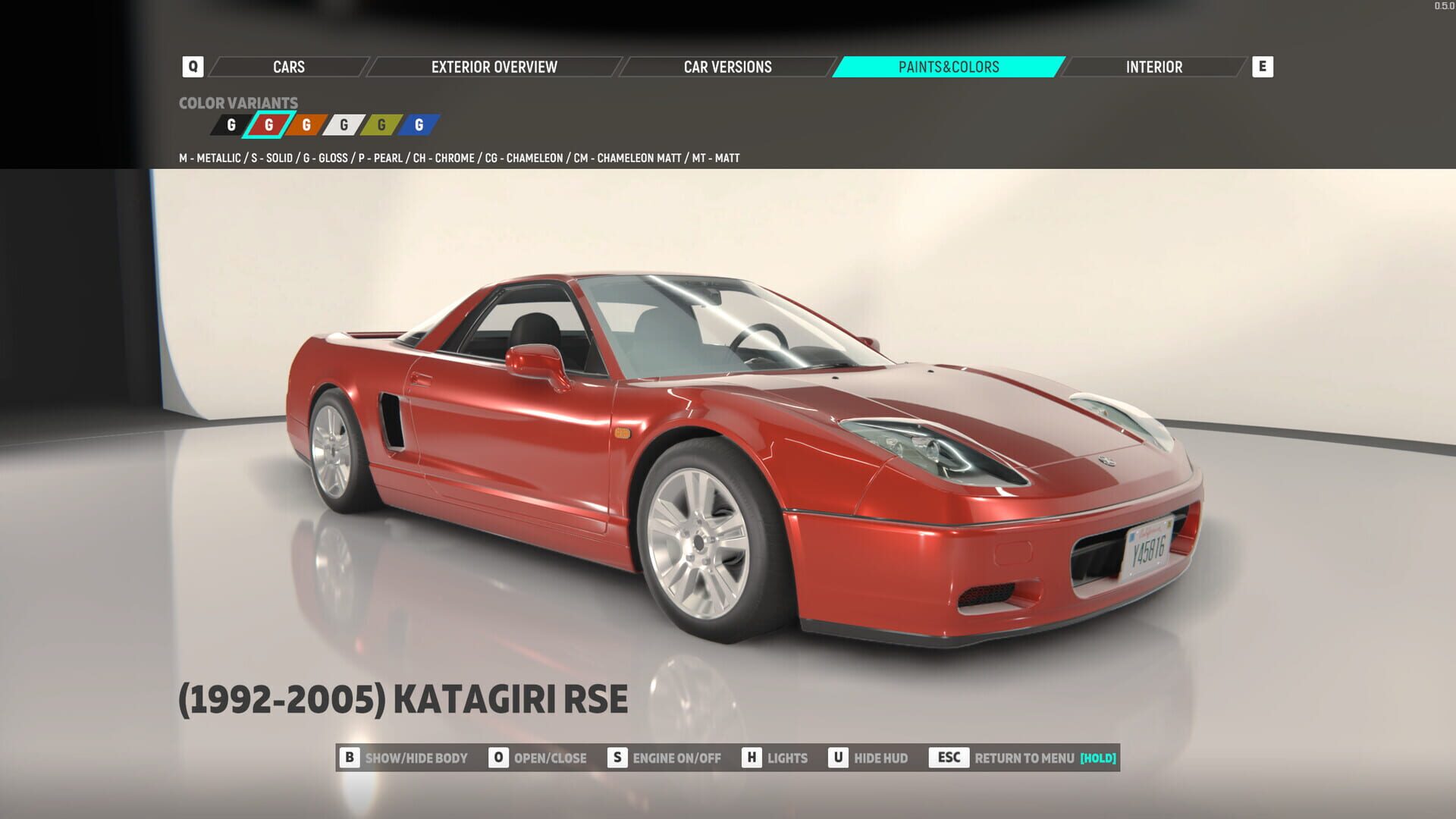Image resolution: width=1456 pixels, height=819 pixels.
Task: Toggle Engine On/Off
Action: pos(665,758)
